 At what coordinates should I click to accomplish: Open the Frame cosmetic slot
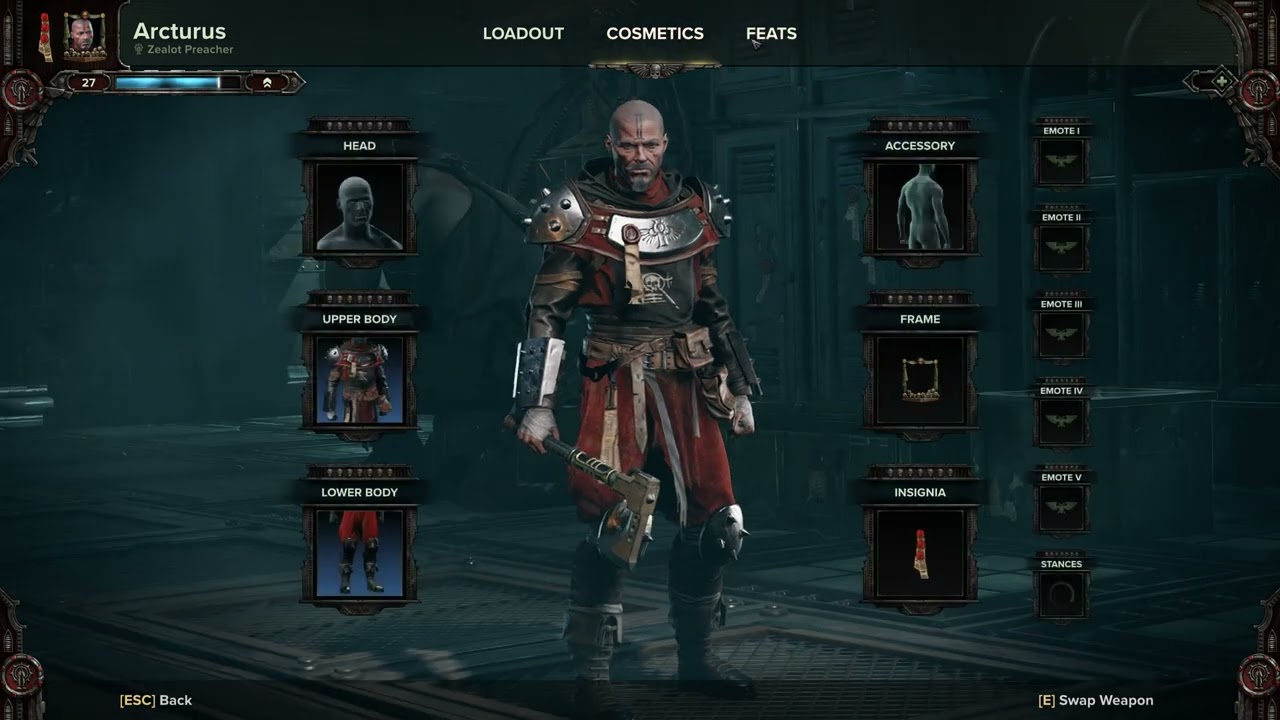tap(920, 380)
